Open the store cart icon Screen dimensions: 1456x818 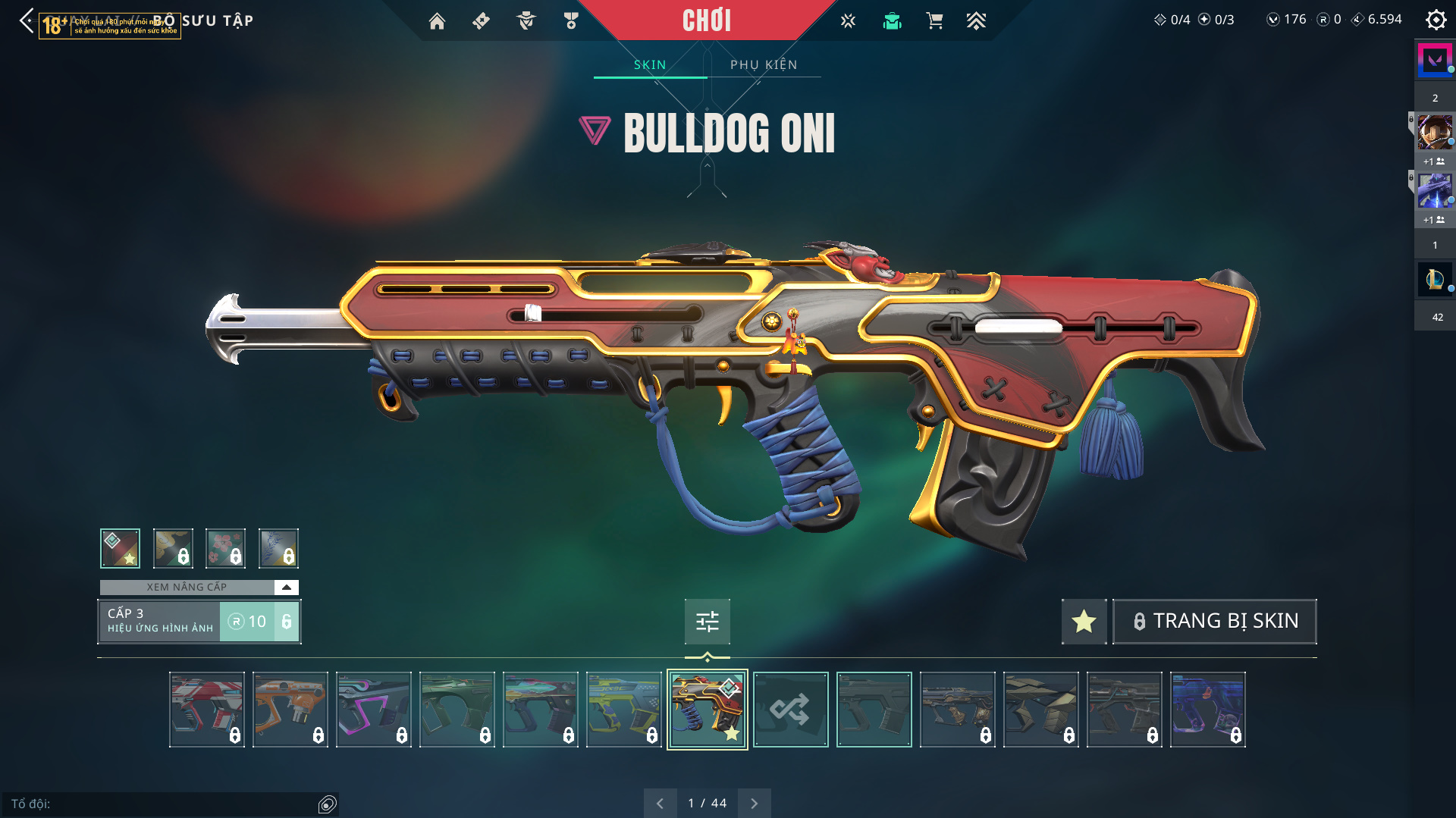point(934,21)
